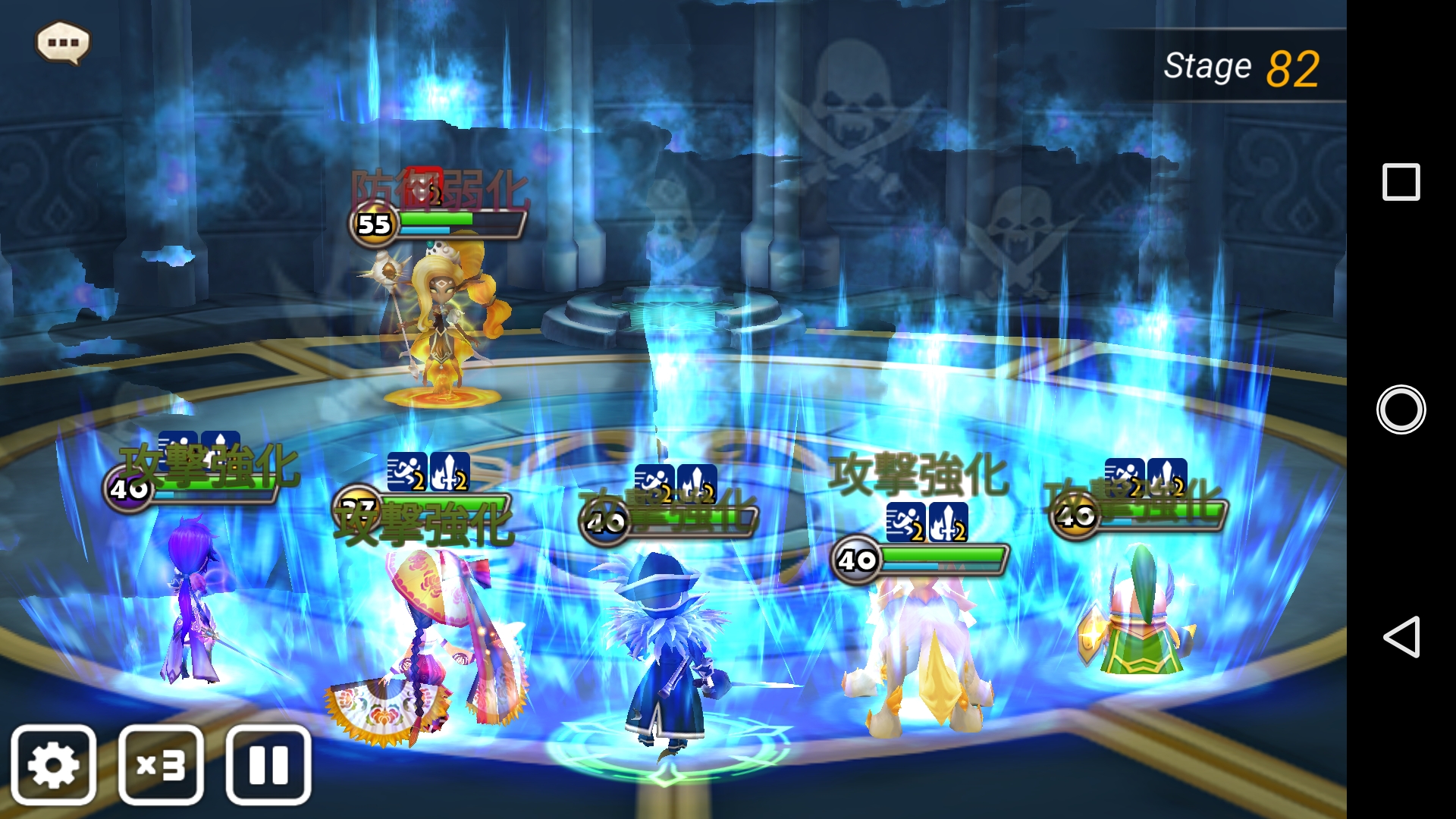
Task: Open the chat speech bubble
Action: point(63,42)
